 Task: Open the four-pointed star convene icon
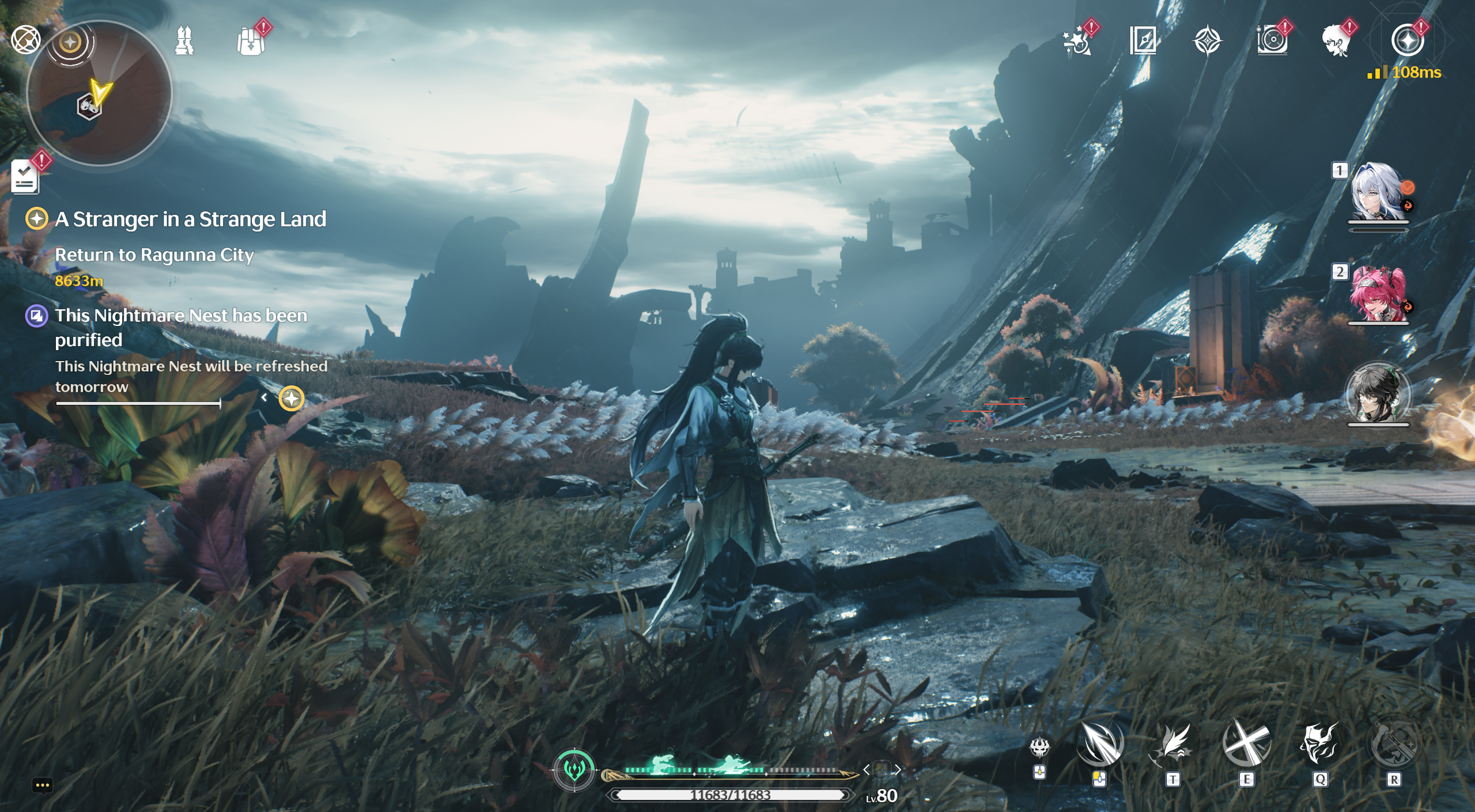(x=1207, y=41)
